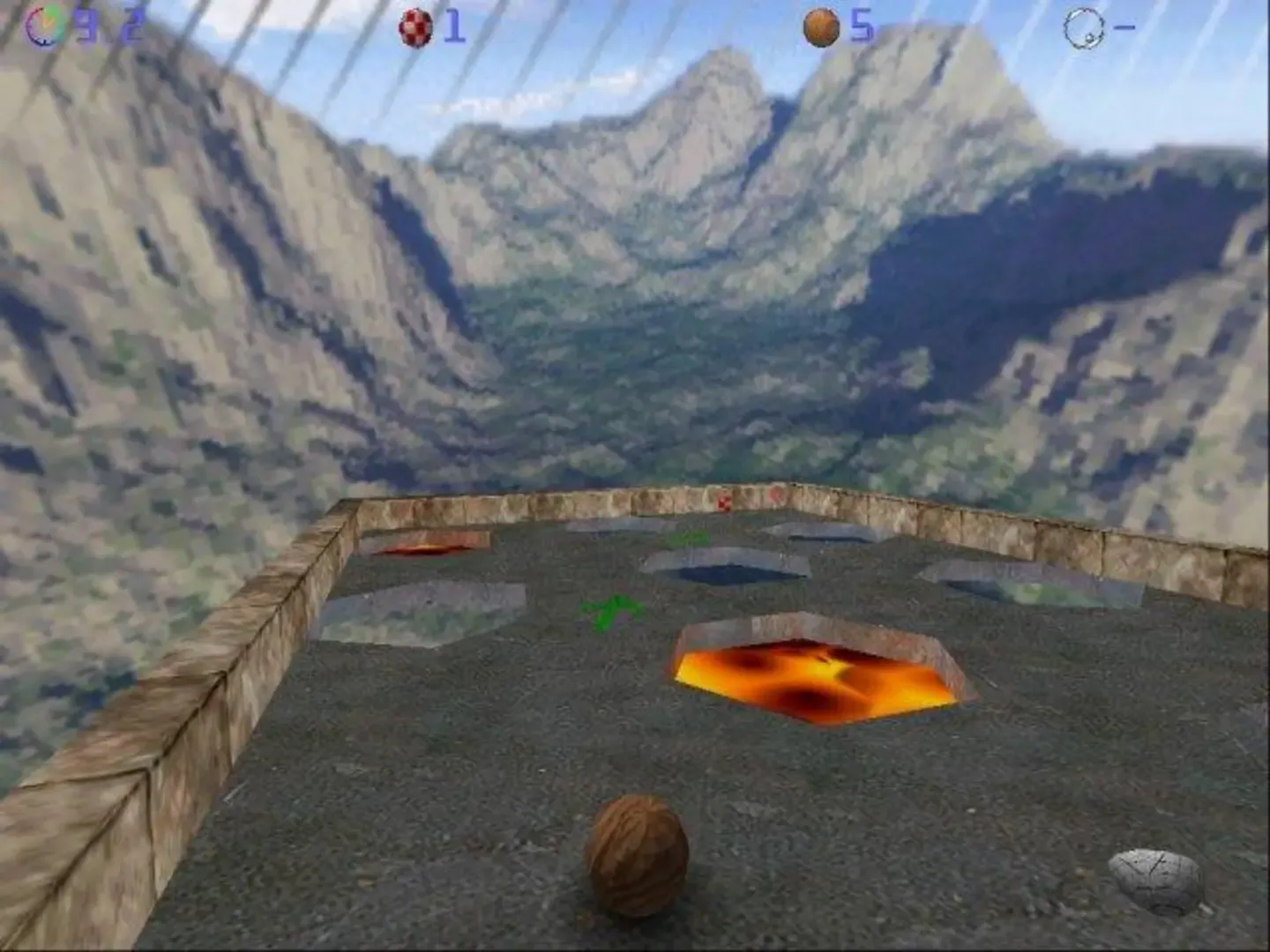Select the second red symbol on the back wall
The width and height of the screenshot is (1270, 952).
(x=776, y=498)
